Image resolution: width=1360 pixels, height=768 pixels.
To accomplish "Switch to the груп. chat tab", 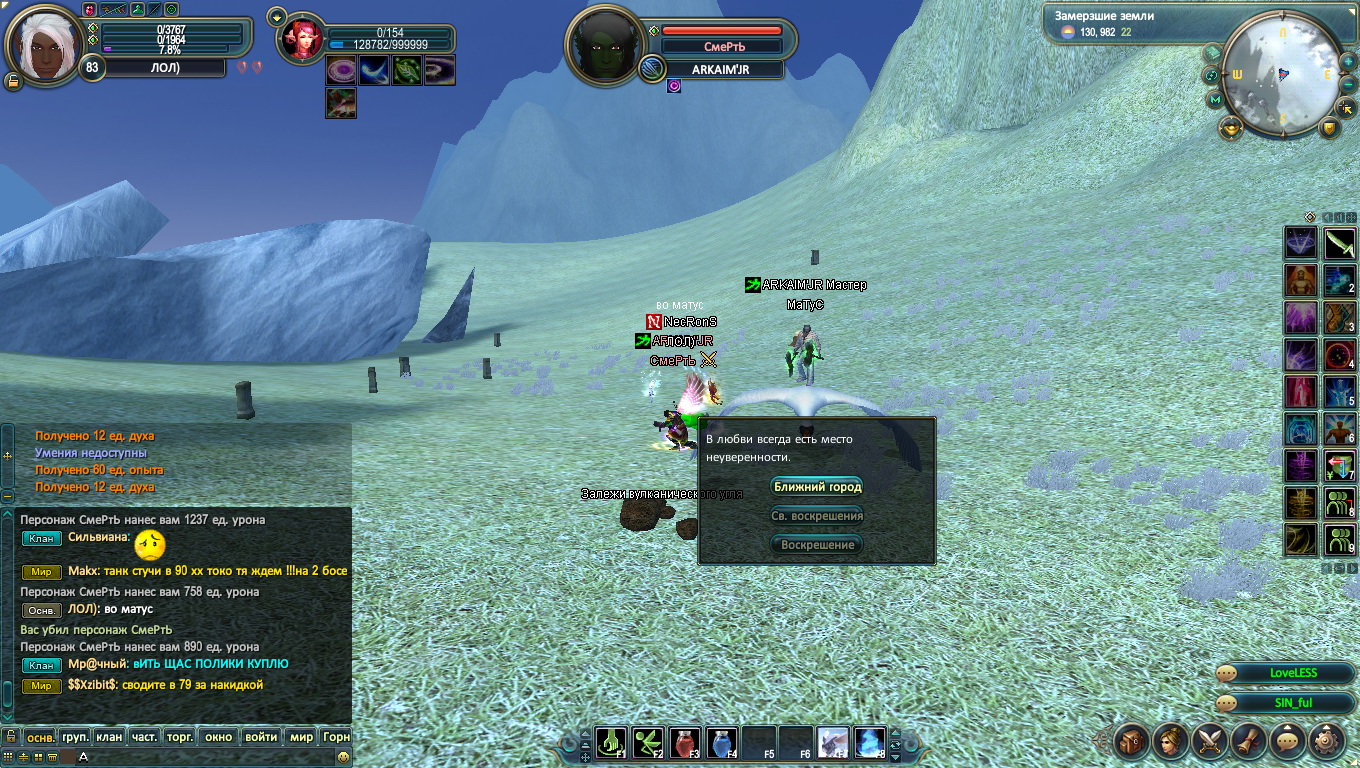I will [75, 737].
